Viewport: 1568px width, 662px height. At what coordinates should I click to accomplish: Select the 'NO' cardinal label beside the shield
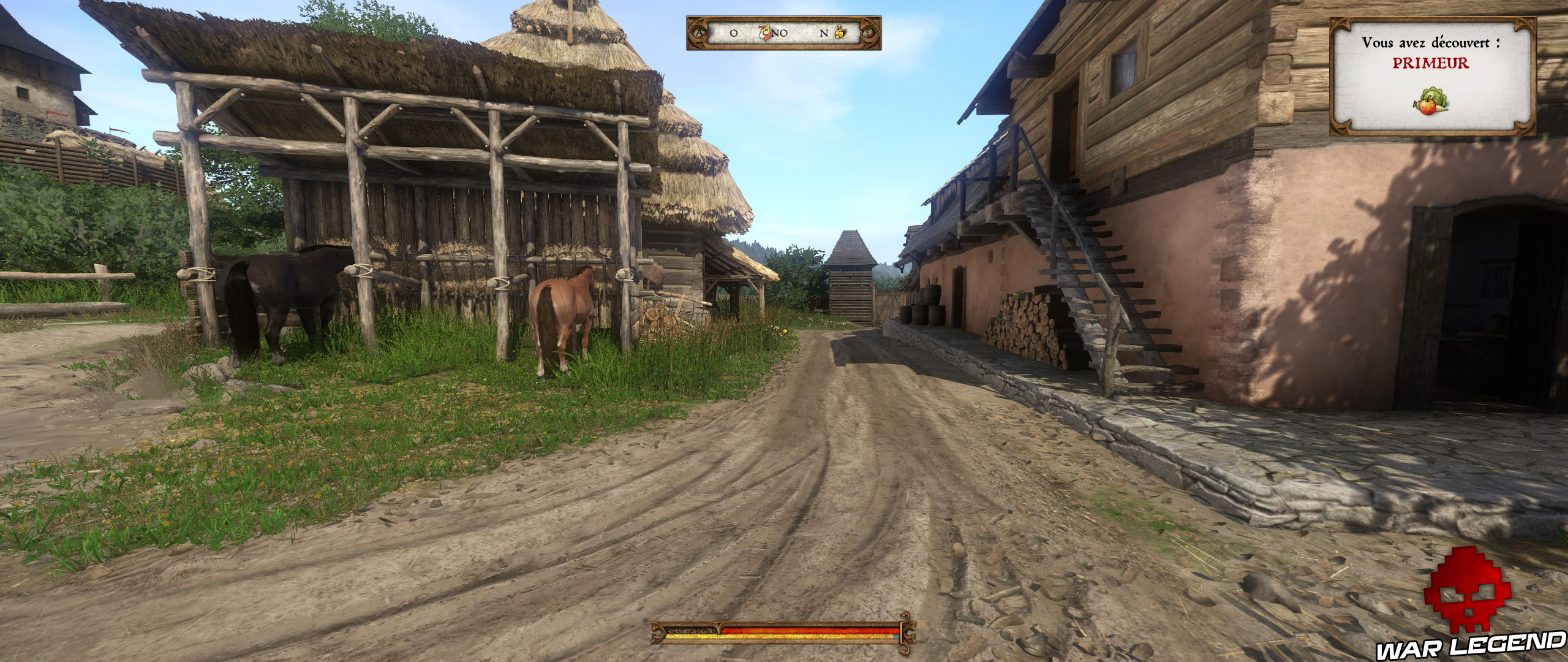[x=778, y=34]
